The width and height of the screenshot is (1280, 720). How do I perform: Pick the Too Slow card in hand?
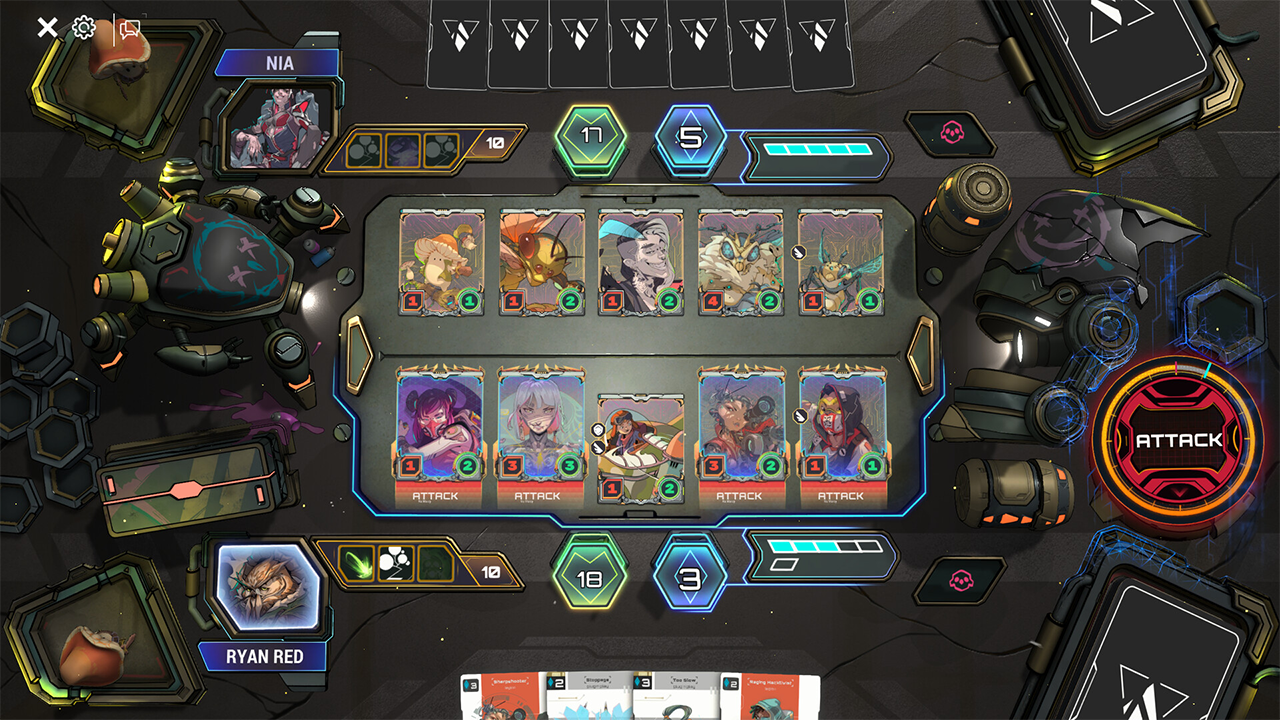click(674, 697)
